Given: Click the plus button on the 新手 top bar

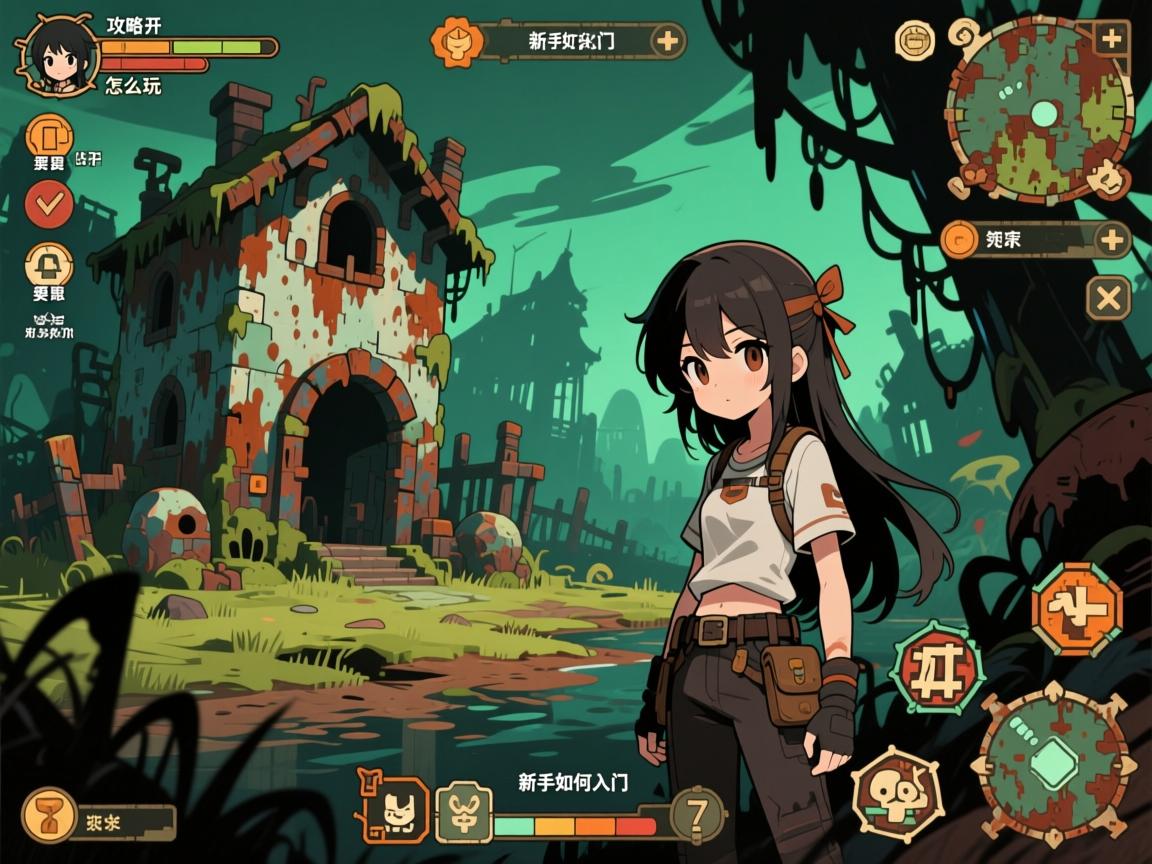Looking at the screenshot, I should 667,41.
